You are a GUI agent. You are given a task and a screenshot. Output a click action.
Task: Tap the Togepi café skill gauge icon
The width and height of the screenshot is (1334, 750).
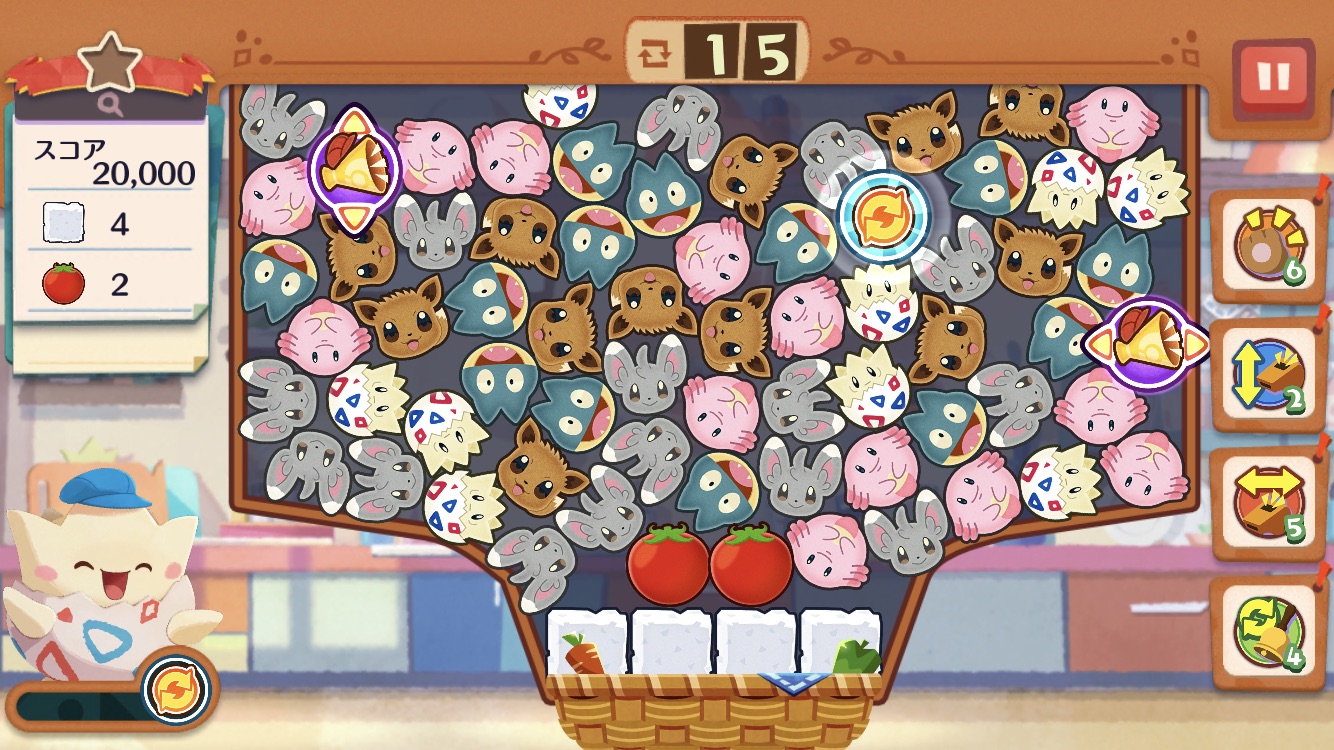pos(177,689)
